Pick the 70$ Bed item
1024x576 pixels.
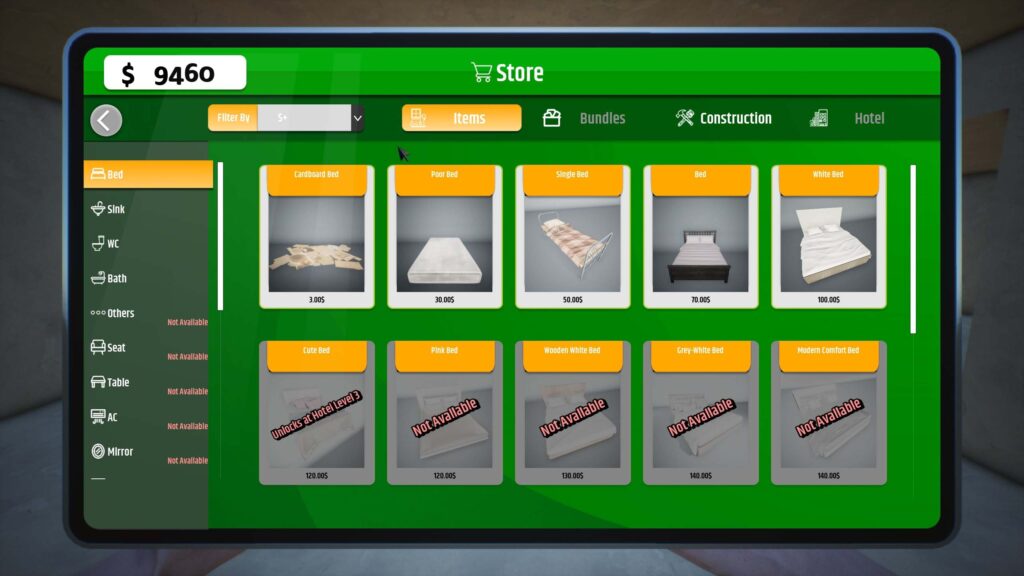(x=700, y=237)
